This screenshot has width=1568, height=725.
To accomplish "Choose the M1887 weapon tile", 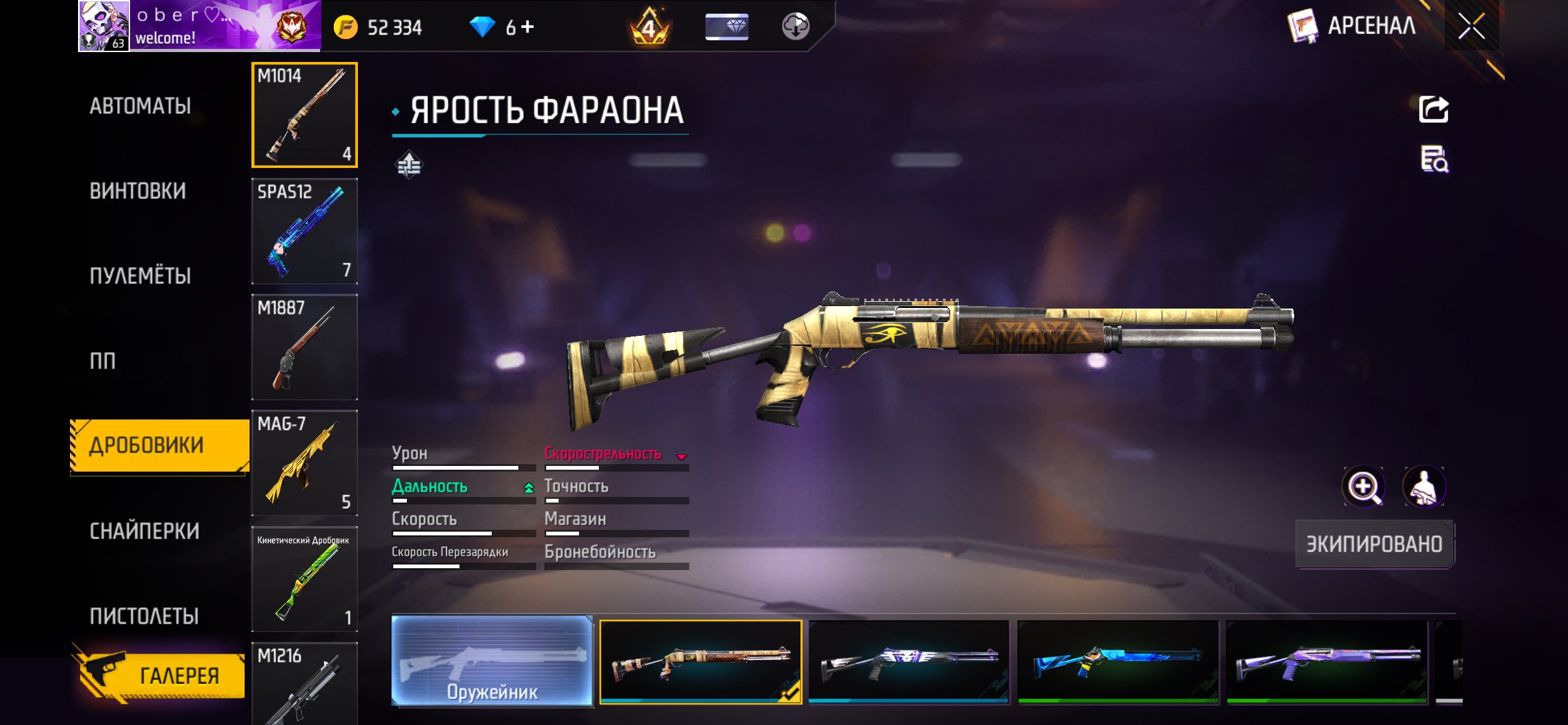I will click(304, 346).
